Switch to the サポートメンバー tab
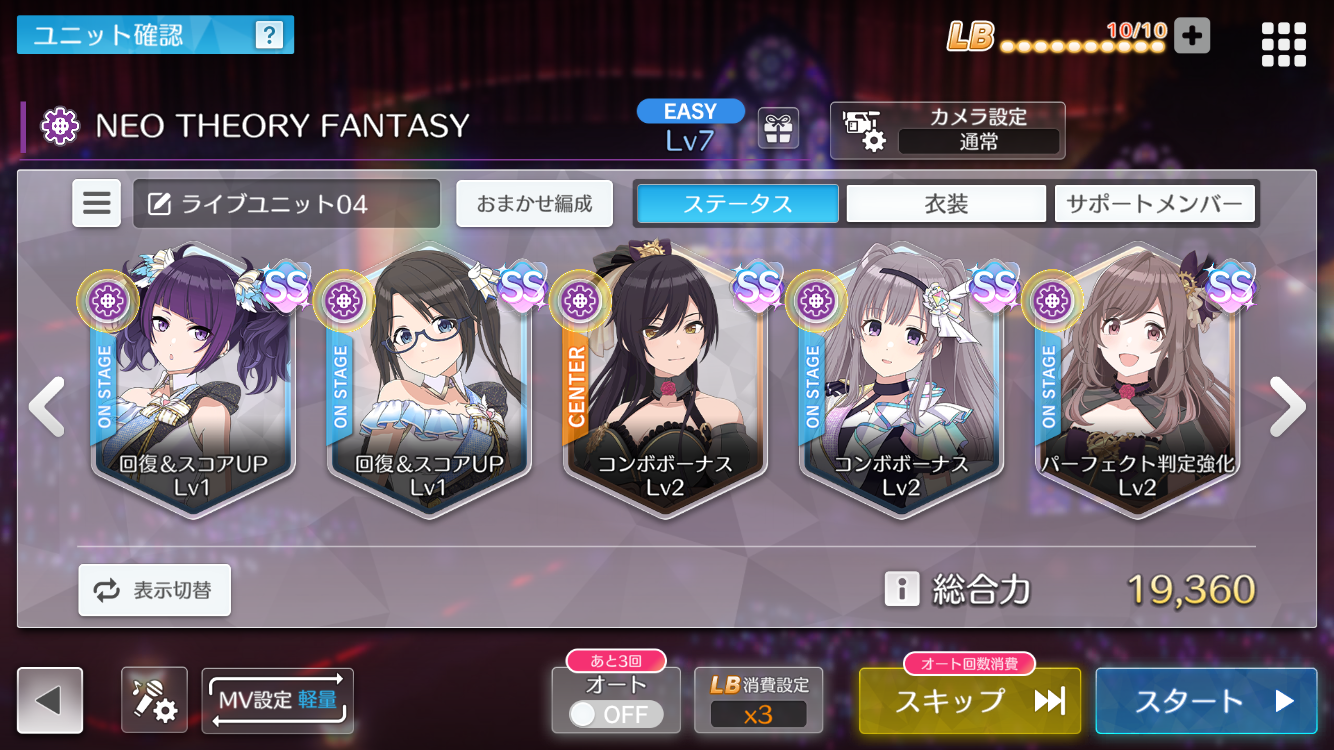This screenshot has height=750, width=1334. tap(1153, 204)
